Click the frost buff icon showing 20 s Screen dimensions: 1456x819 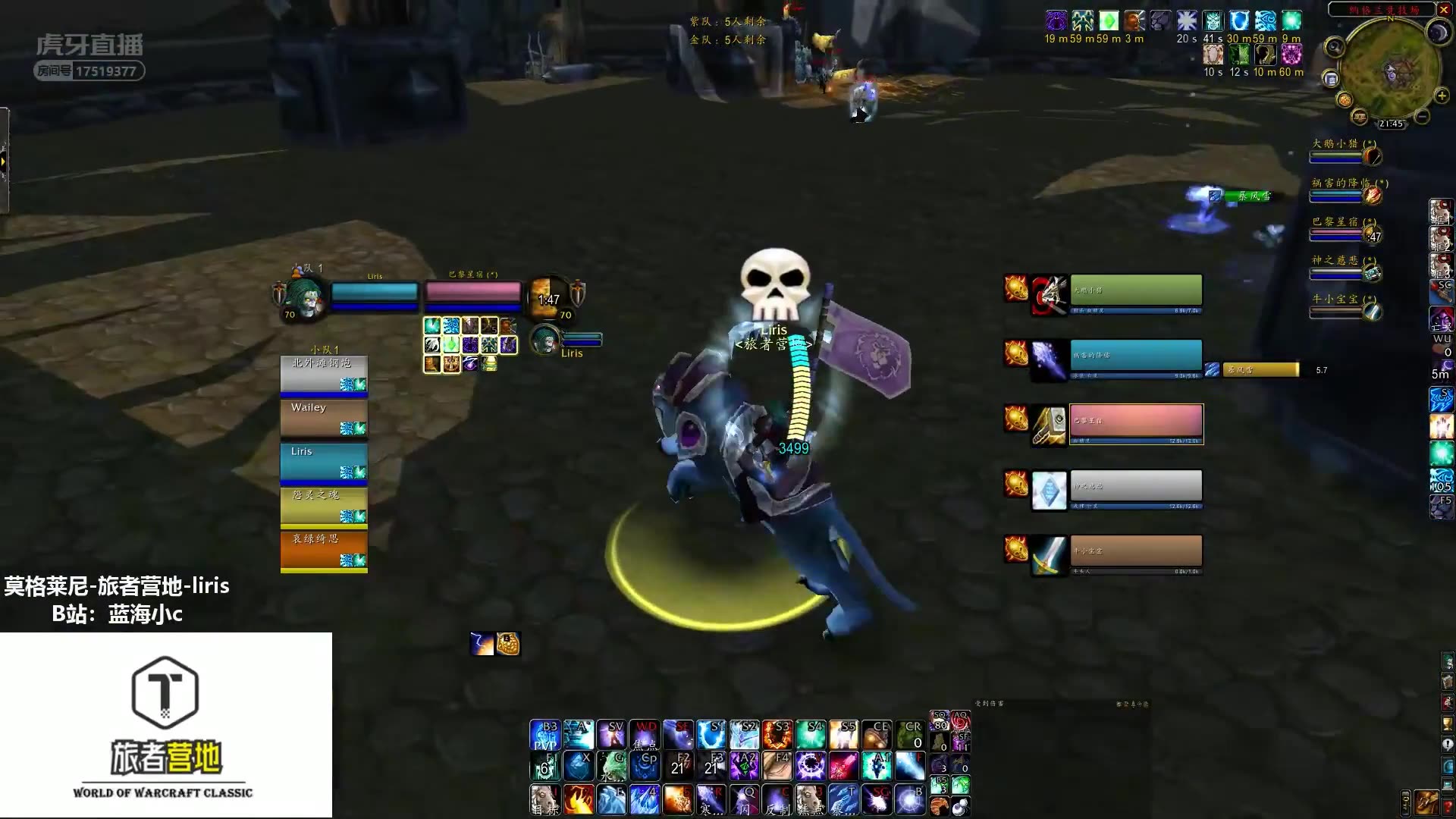click(1187, 21)
